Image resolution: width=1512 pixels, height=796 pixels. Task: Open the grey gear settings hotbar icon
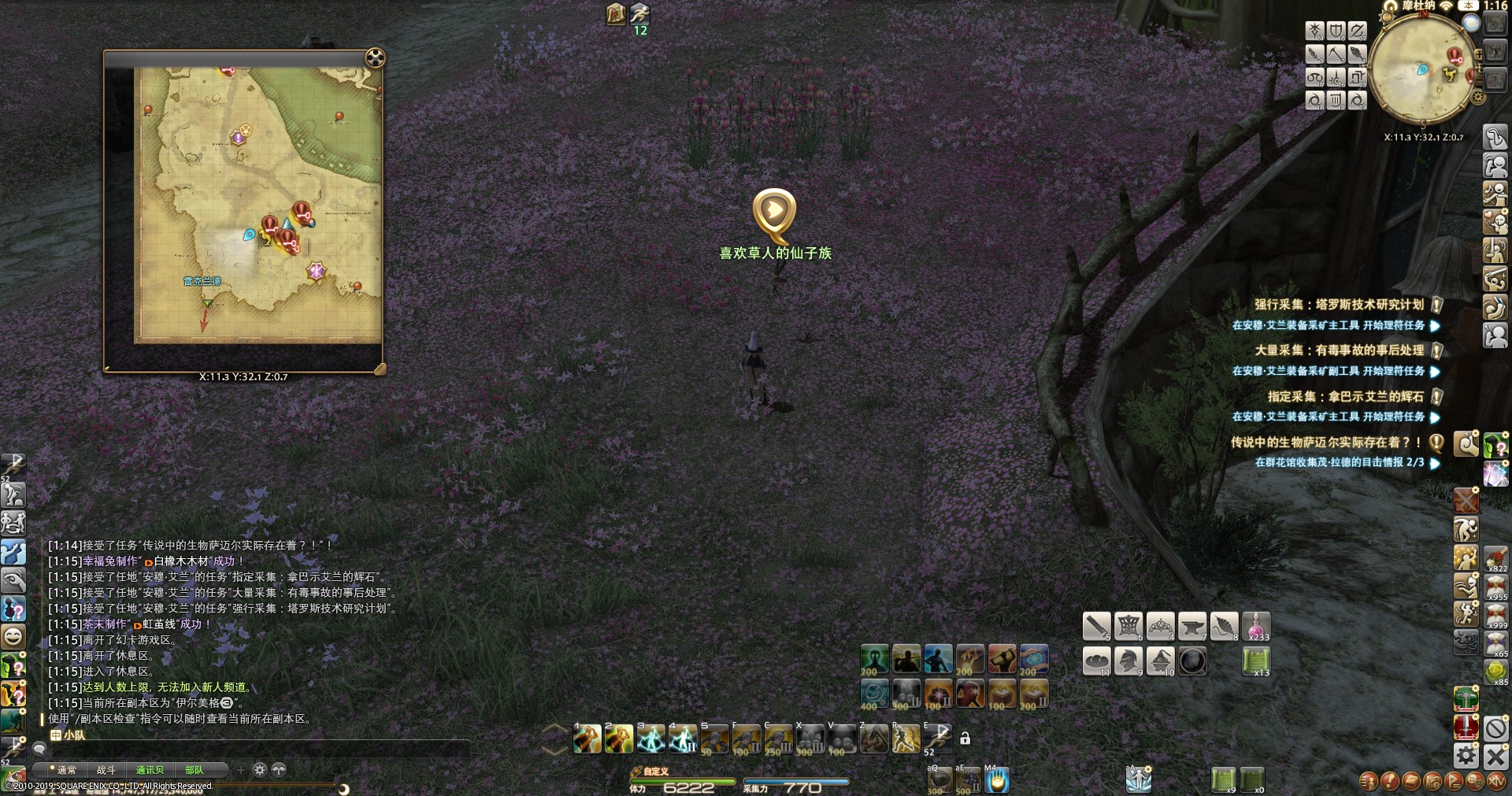pyautogui.click(x=1466, y=756)
